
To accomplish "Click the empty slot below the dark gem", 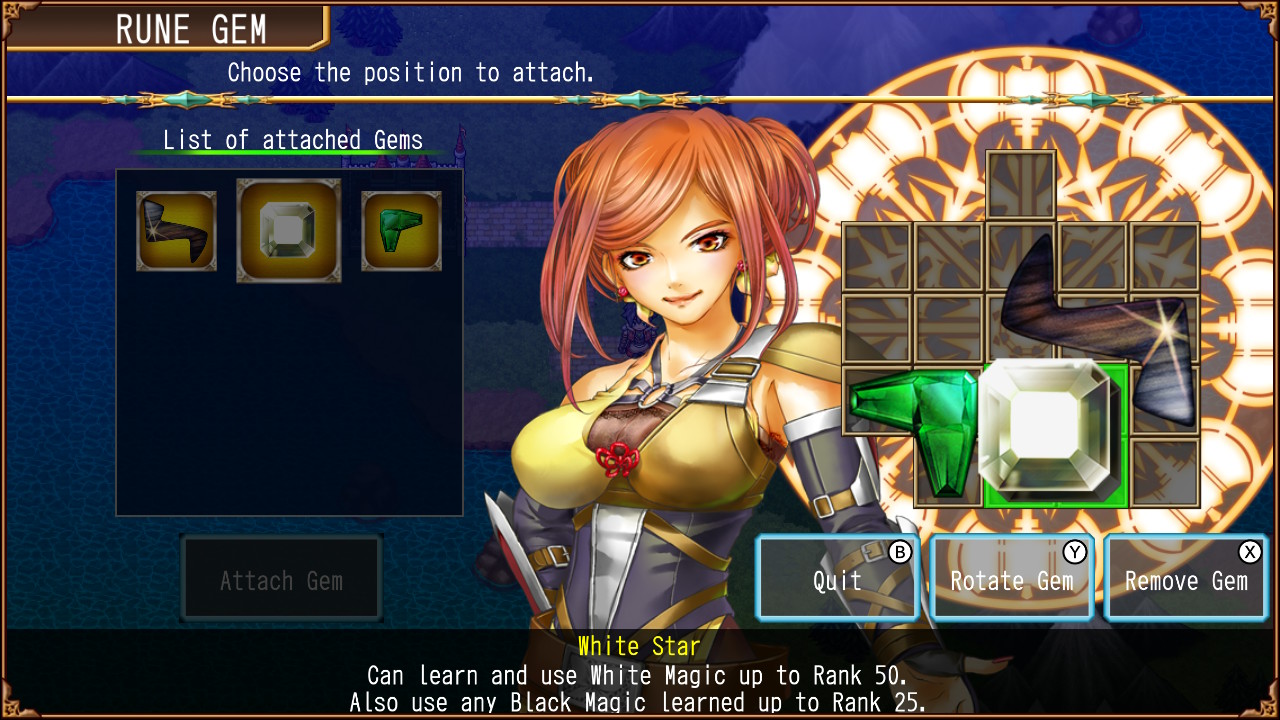I will 1165,470.
